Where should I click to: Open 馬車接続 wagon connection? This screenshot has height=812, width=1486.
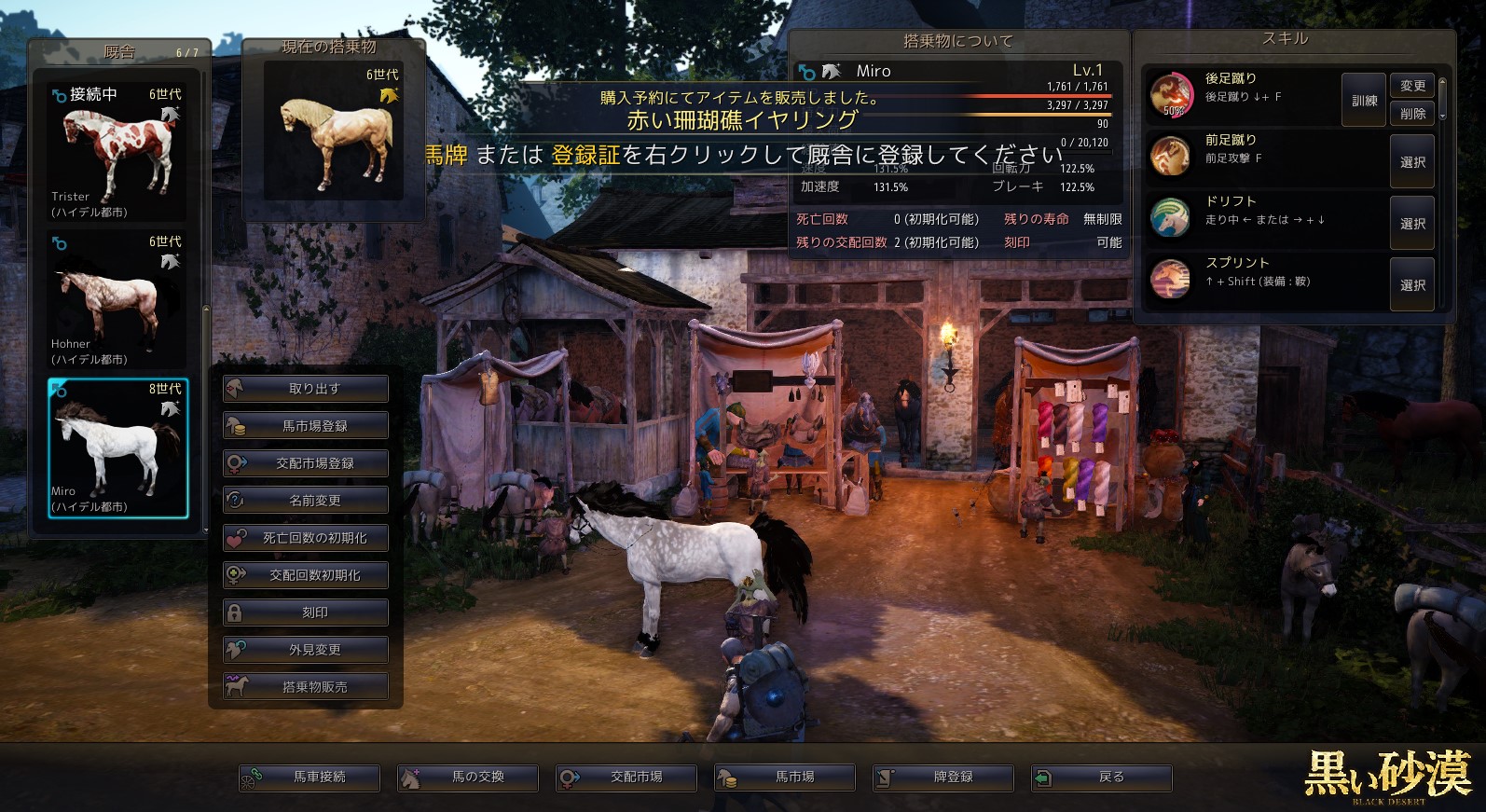pos(310,777)
